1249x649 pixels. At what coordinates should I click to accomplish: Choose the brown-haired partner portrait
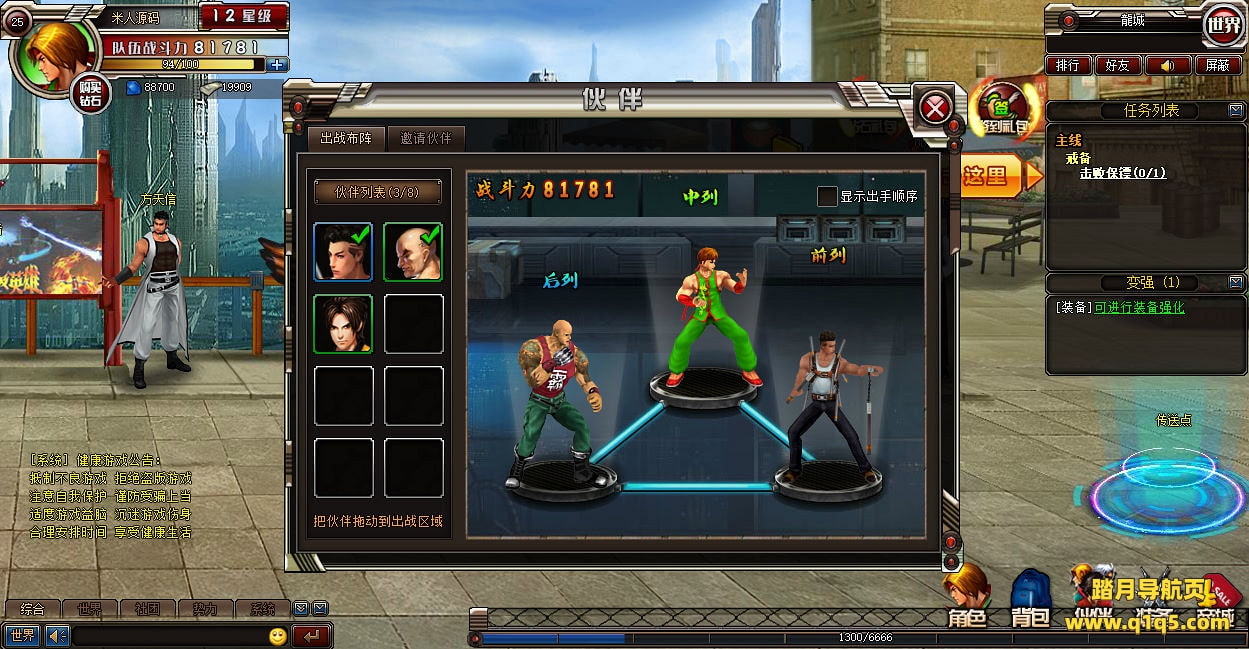(343, 323)
